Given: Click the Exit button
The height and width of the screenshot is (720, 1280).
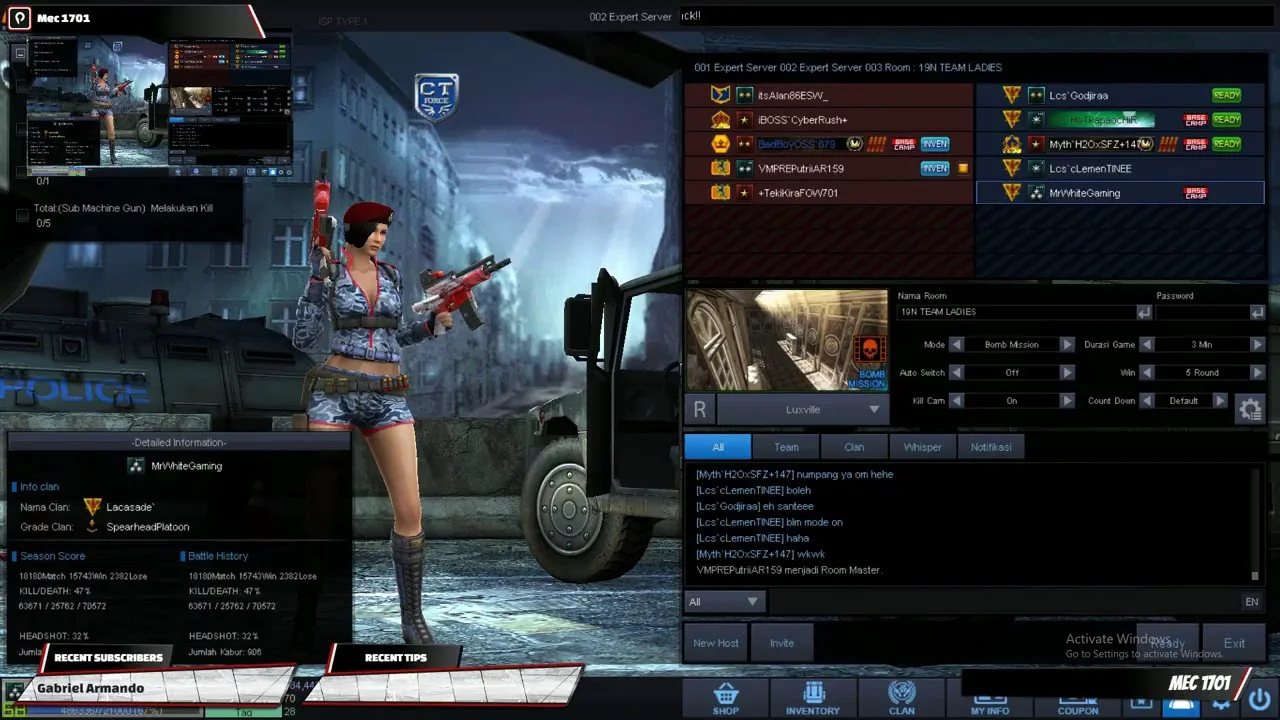Looking at the screenshot, I should (1234, 643).
